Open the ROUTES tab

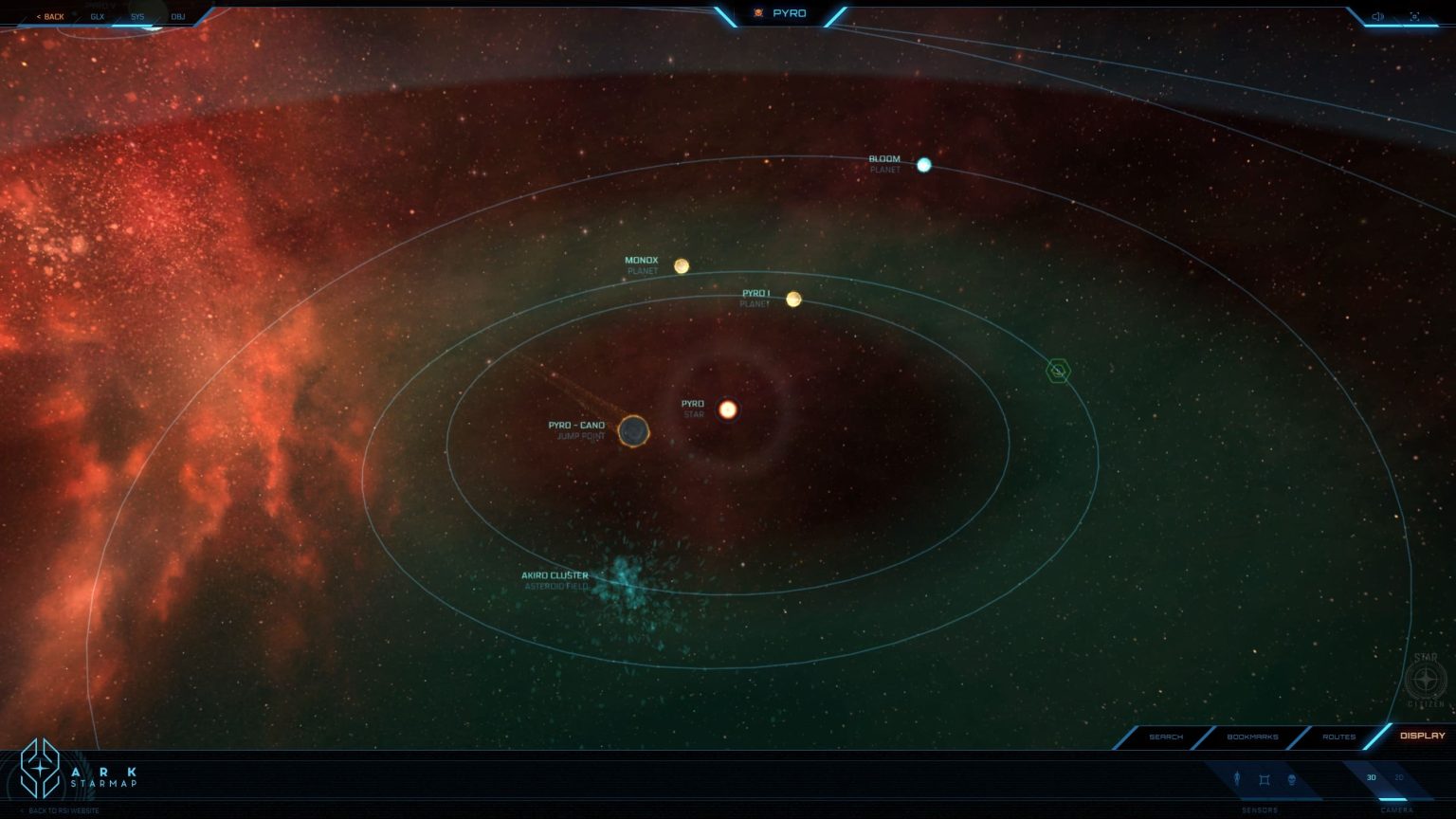[x=1338, y=737]
